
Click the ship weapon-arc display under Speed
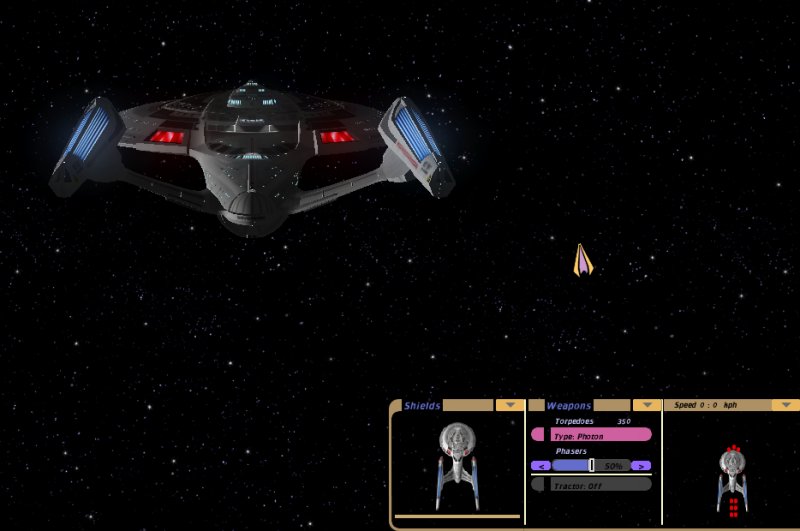point(732,475)
